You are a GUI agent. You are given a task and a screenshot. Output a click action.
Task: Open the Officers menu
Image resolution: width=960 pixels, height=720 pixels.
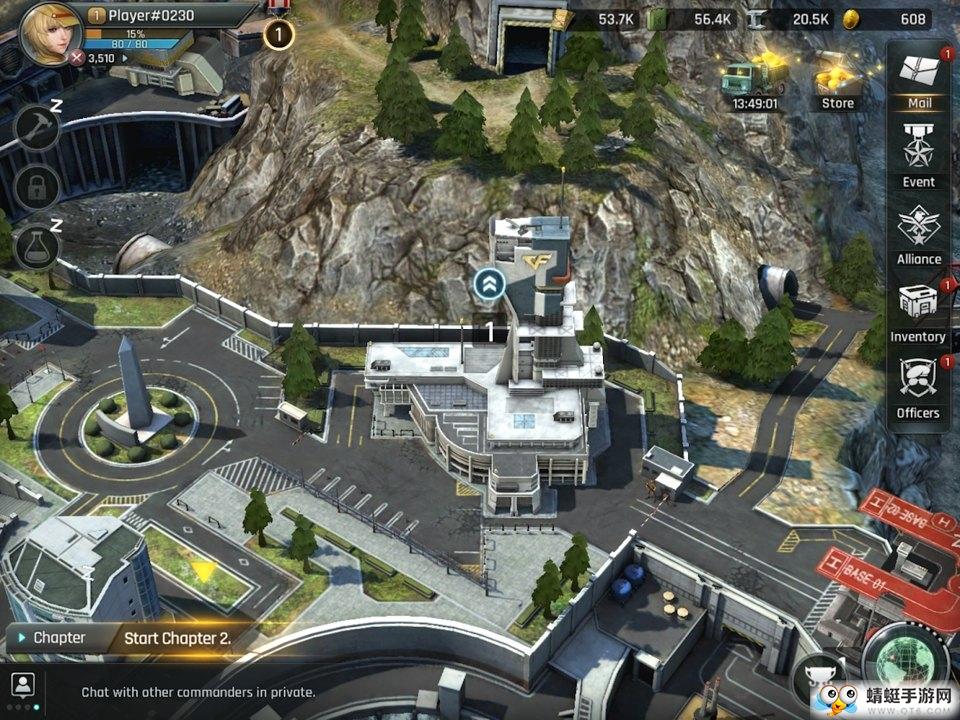coord(917,387)
